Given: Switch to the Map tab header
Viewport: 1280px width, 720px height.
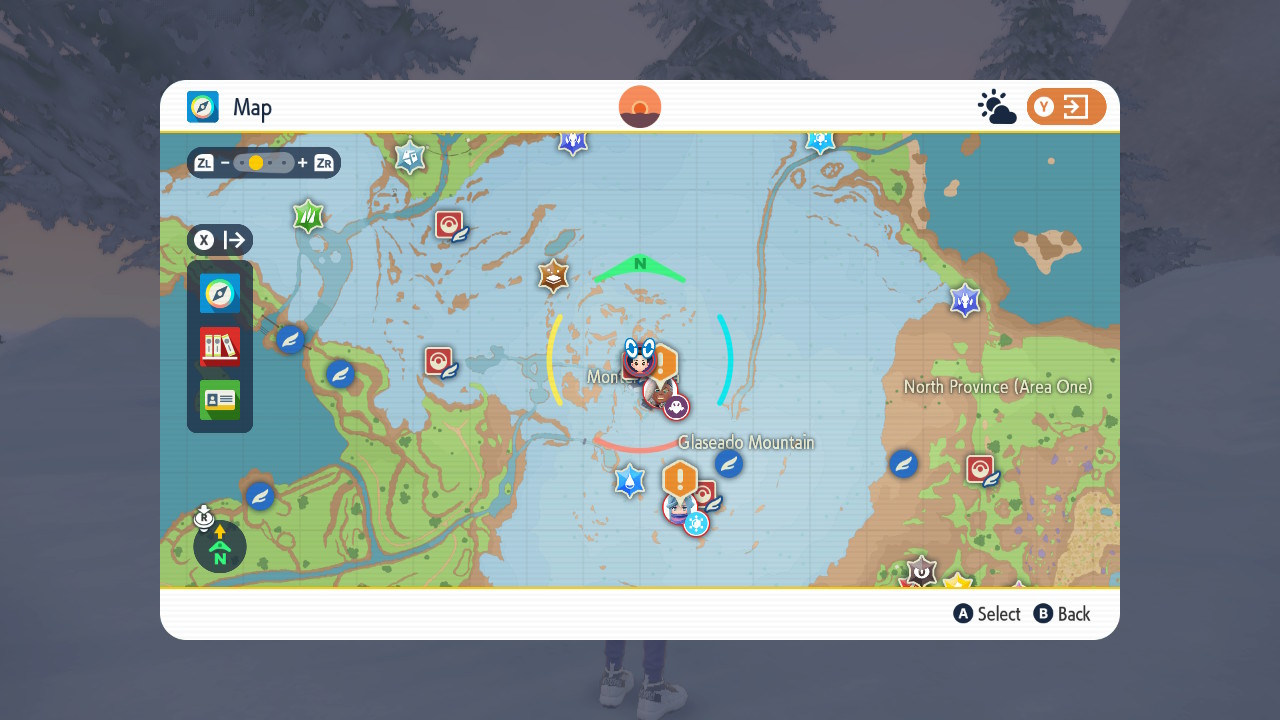Looking at the screenshot, I should click(x=230, y=107).
